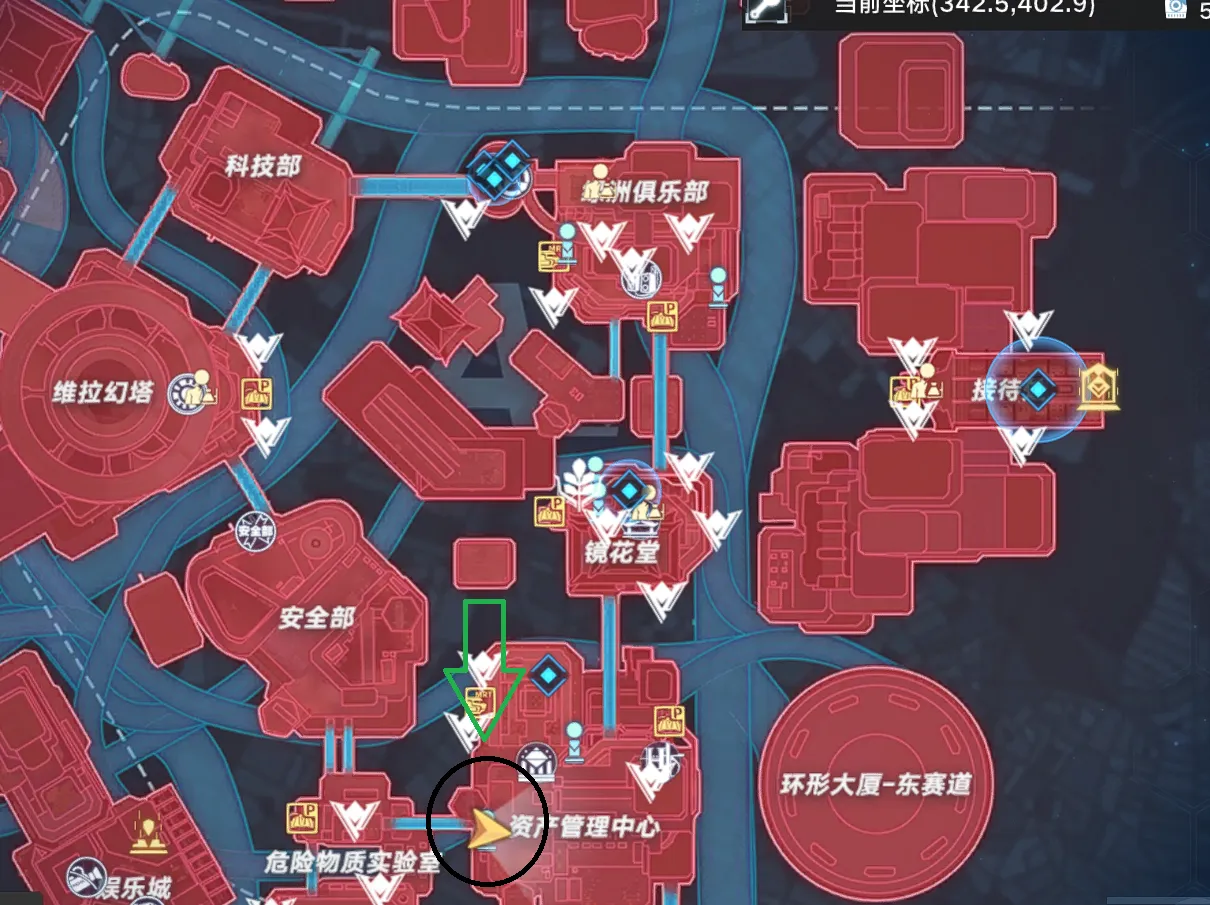
Task: Click the wrench icon beside the coordinates
Action: (763, 9)
